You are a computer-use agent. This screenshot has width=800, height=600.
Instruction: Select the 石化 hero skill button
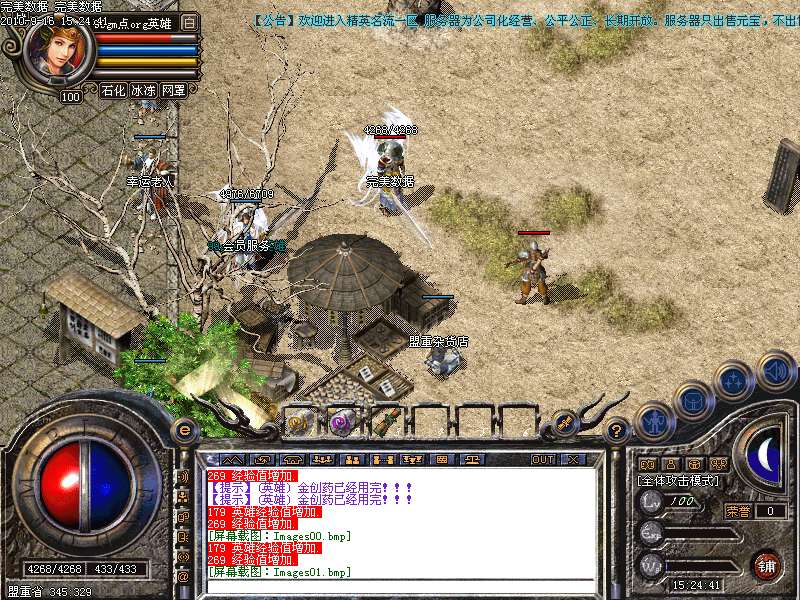tap(113, 90)
